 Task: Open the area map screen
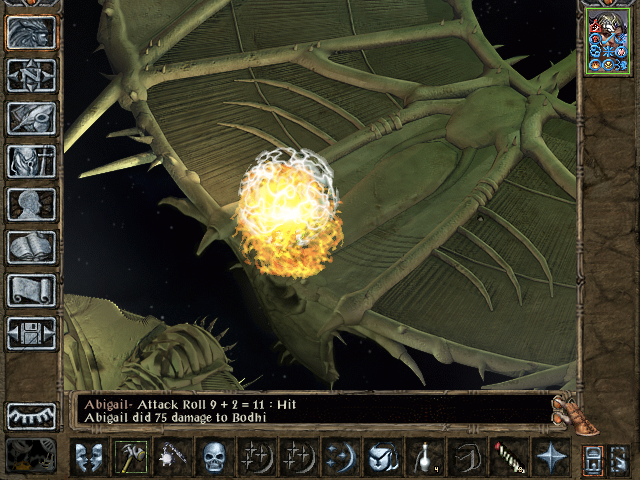(31, 75)
